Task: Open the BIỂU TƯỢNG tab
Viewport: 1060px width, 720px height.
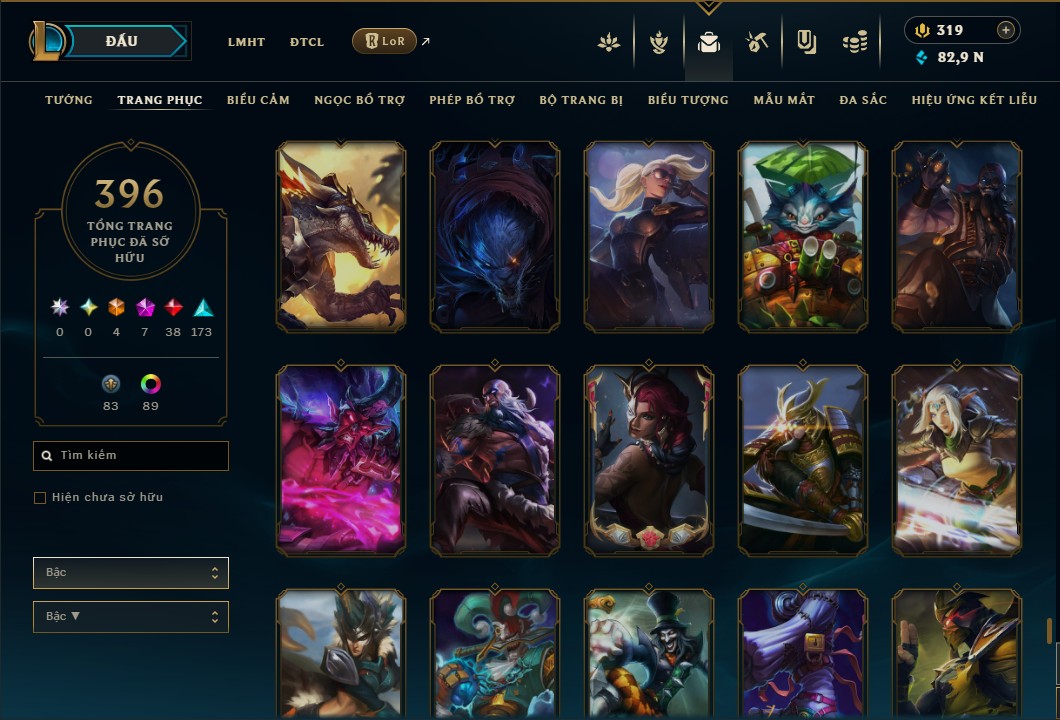Action: pos(688,100)
